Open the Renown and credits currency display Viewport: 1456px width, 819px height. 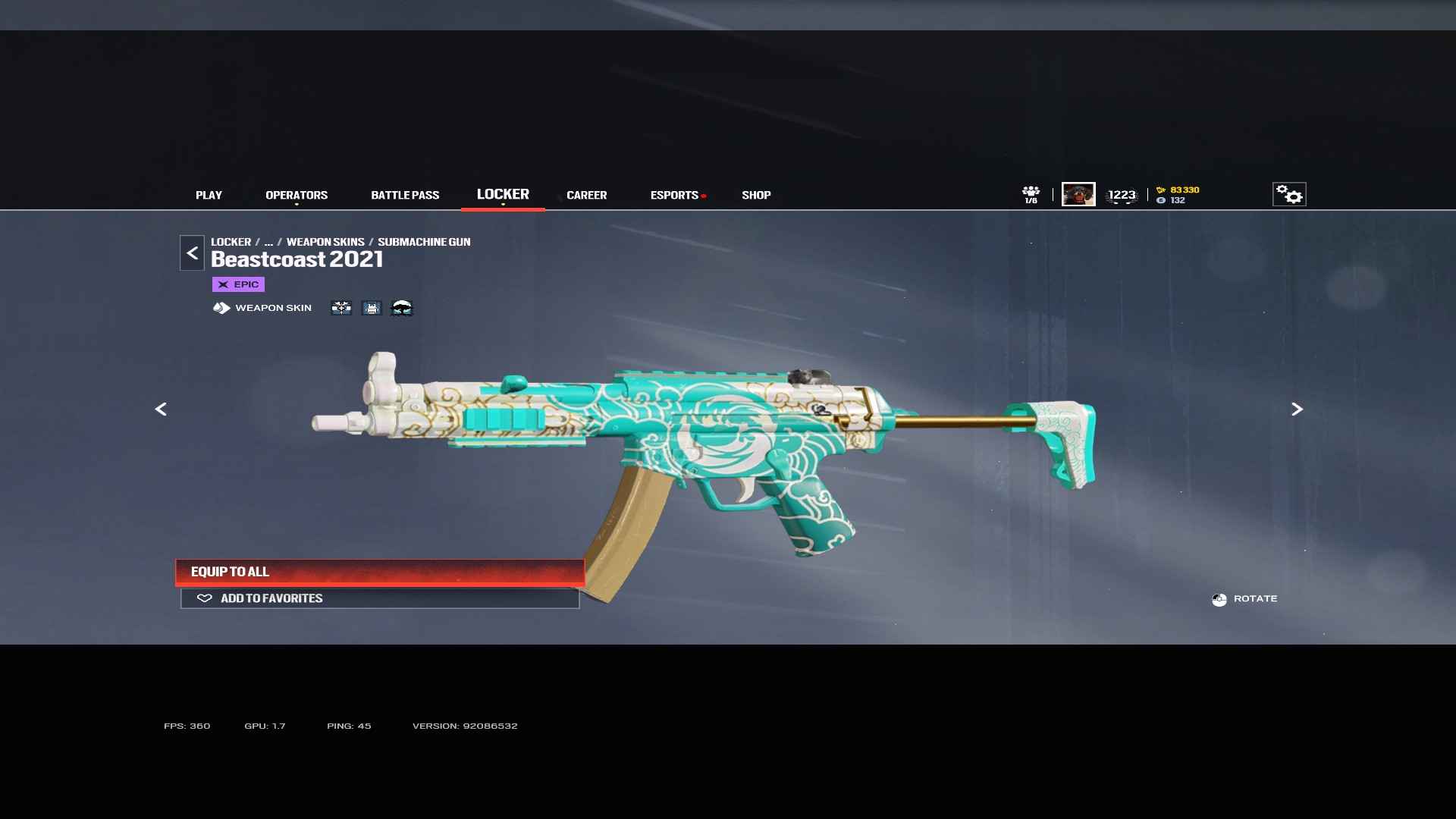point(1178,195)
